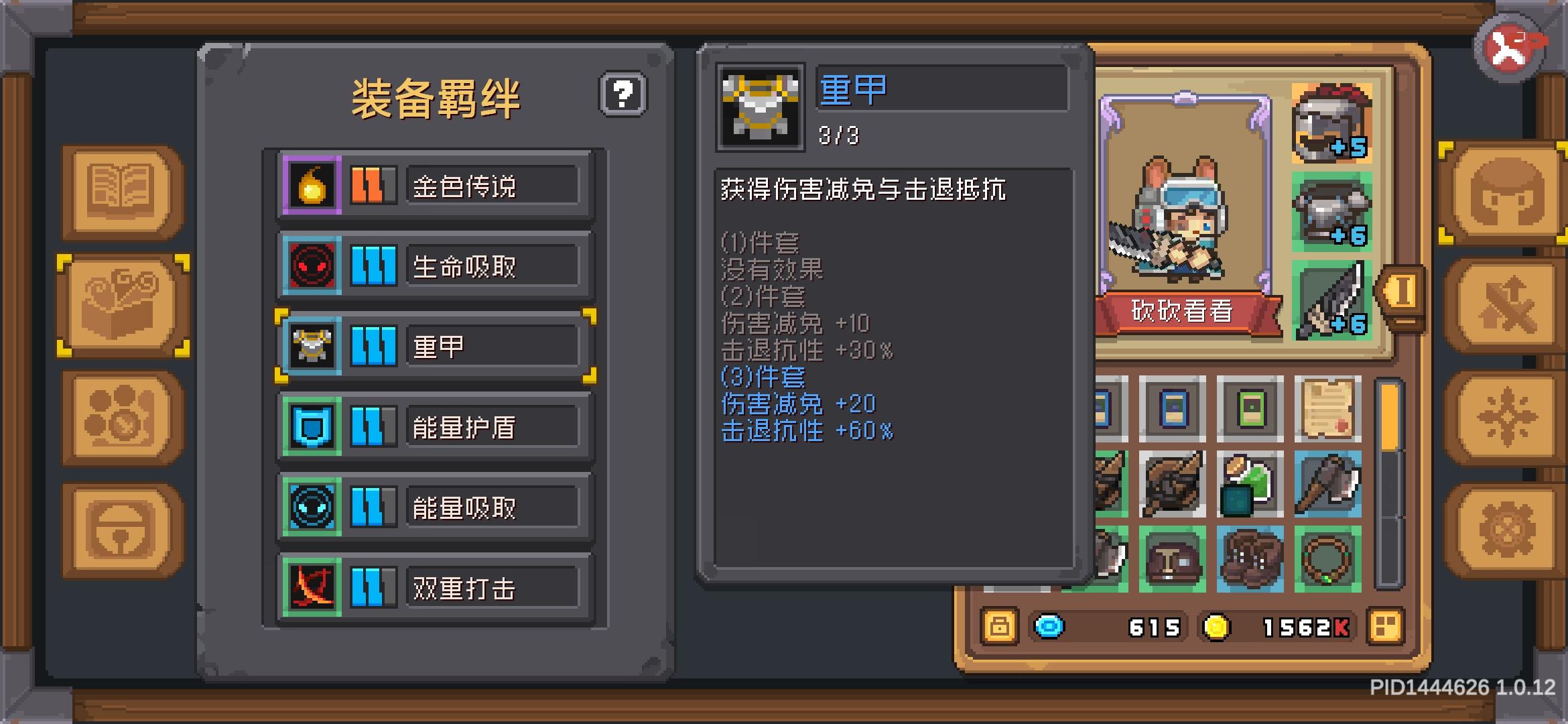The image size is (1568, 724).
Task: Select the 双重打击 bond entry
Action: [x=434, y=589]
